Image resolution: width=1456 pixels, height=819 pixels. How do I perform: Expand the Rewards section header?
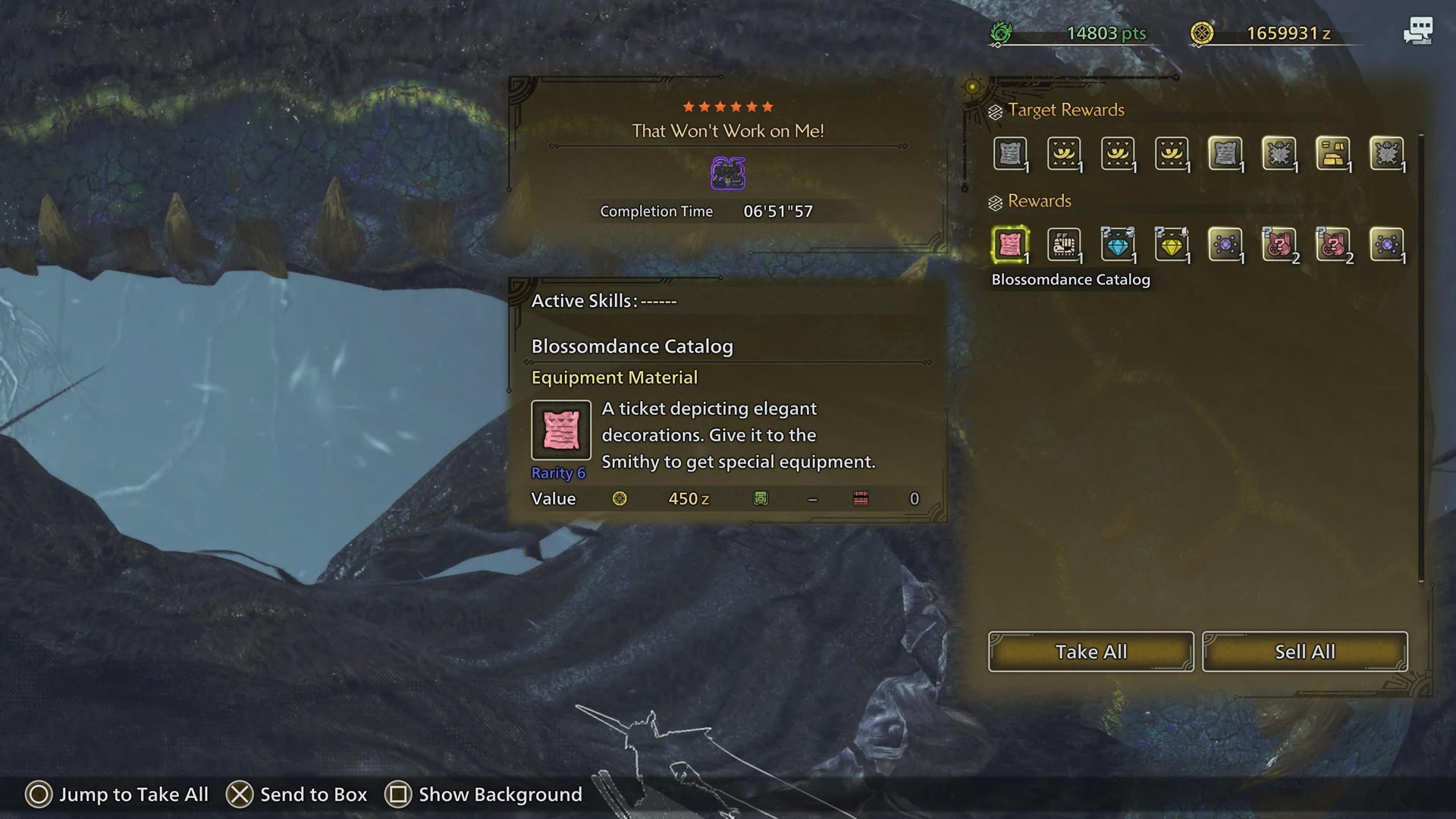coord(1038,201)
